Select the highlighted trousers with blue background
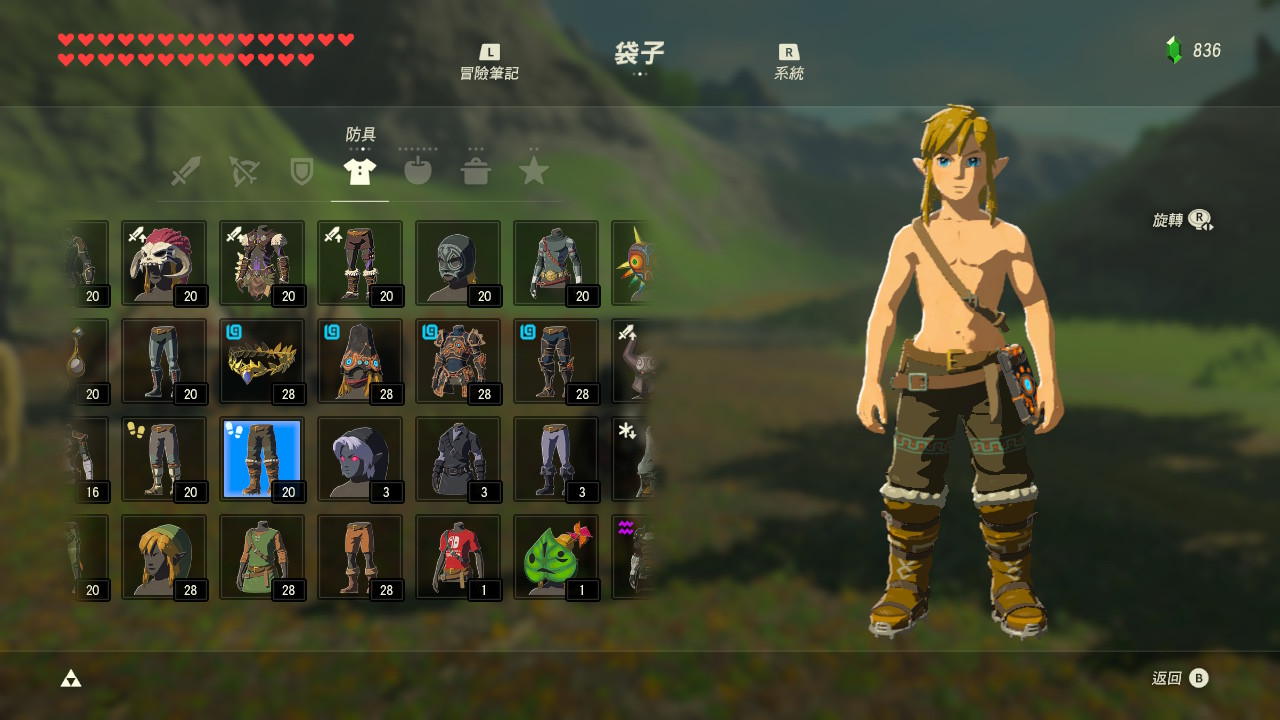The width and height of the screenshot is (1280, 720). [262, 459]
